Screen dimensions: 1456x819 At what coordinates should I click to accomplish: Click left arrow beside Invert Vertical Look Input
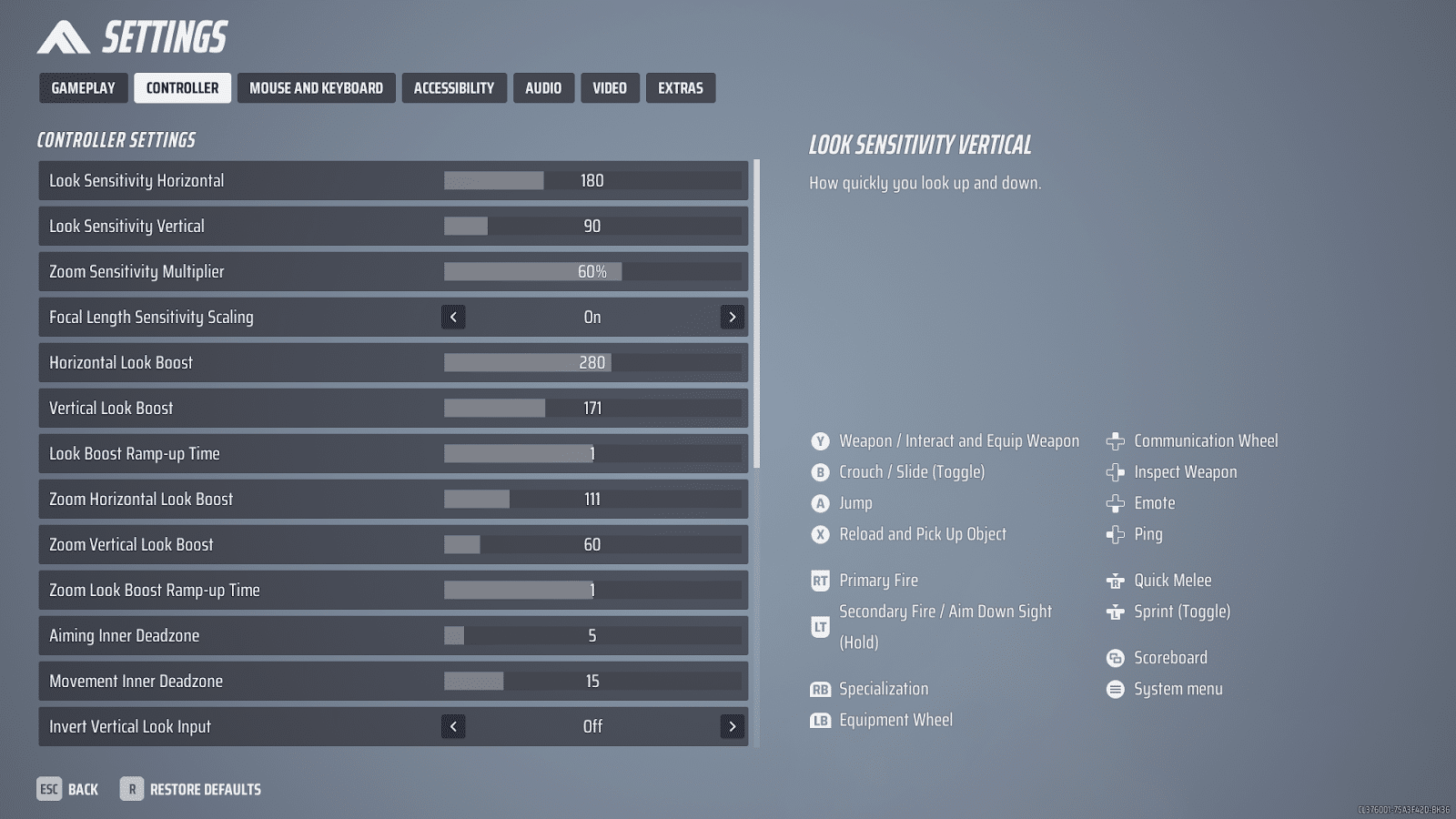[452, 726]
